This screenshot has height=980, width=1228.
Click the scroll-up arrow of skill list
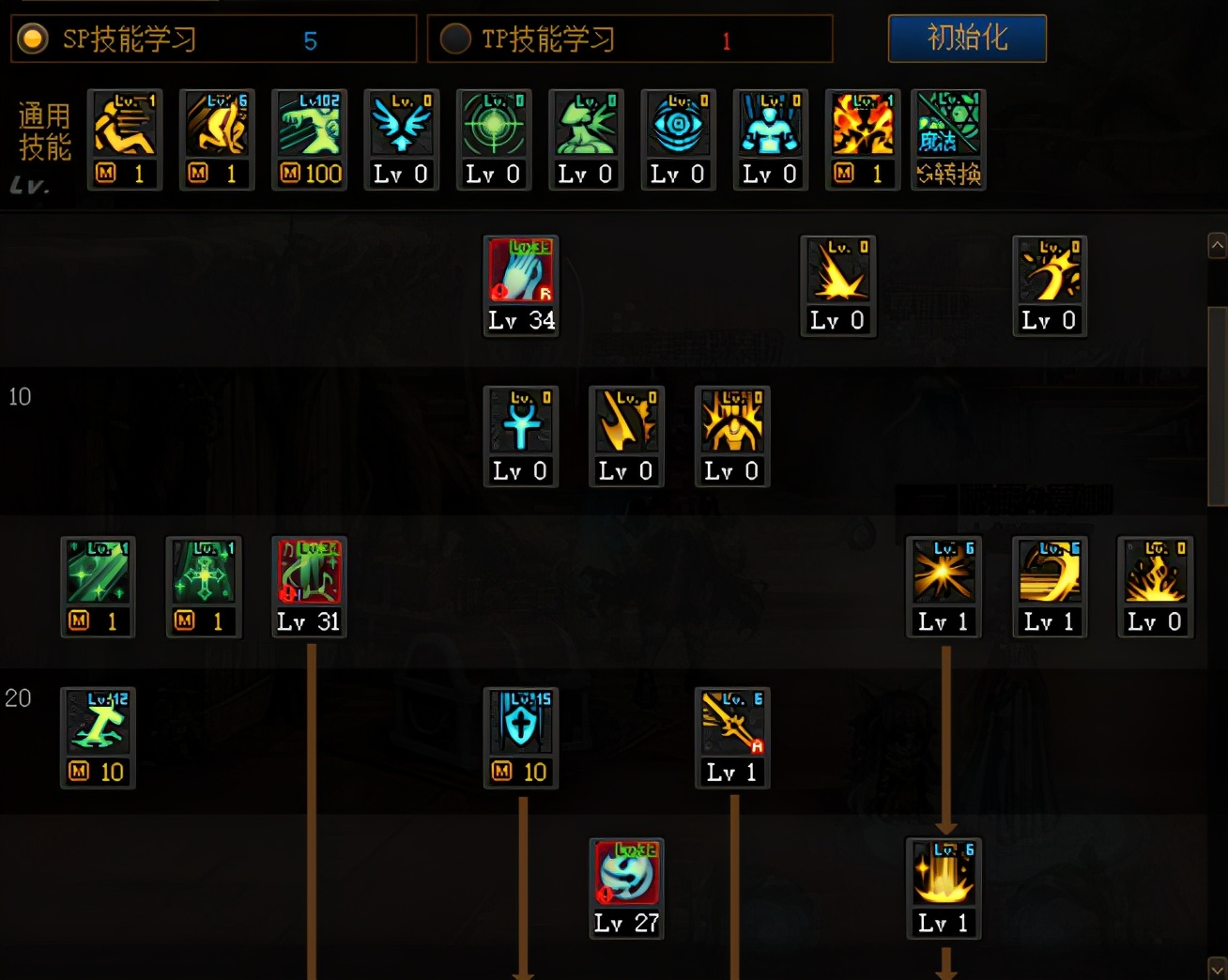1217,246
